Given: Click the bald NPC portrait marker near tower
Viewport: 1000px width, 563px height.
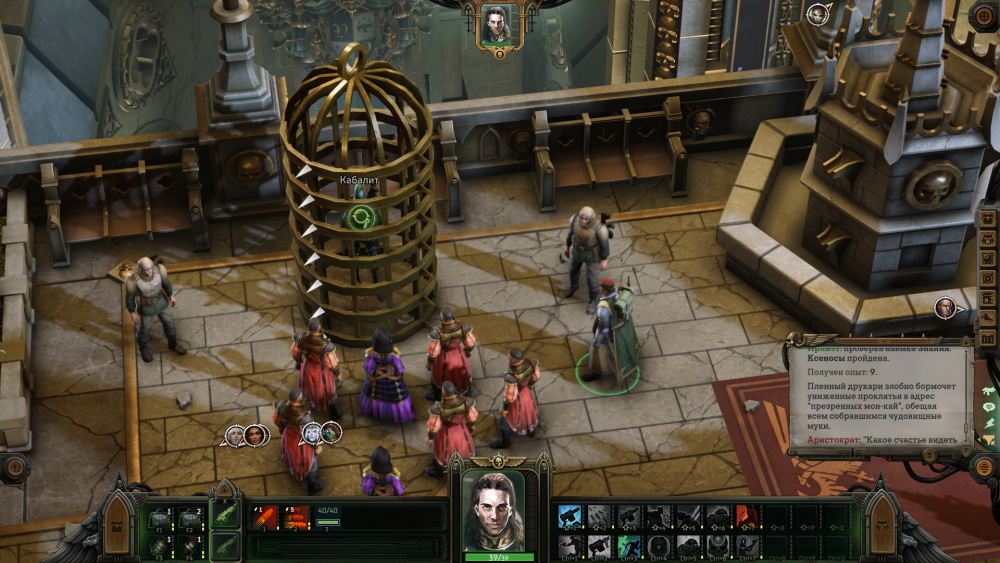Looking at the screenshot, I should (x=946, y=308).
